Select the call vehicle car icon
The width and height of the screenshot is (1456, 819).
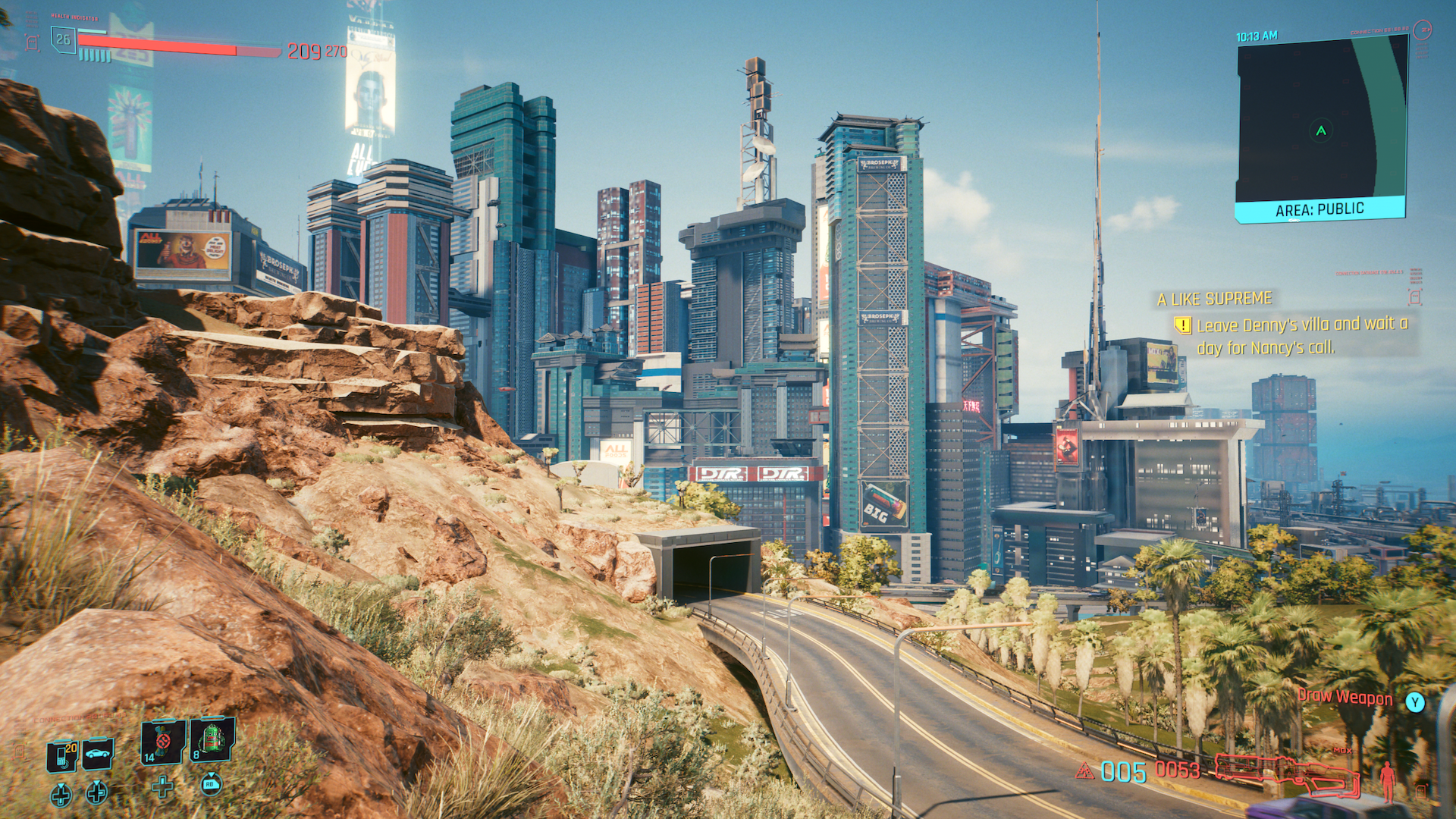pyautogui.click(x=99, y=754)
